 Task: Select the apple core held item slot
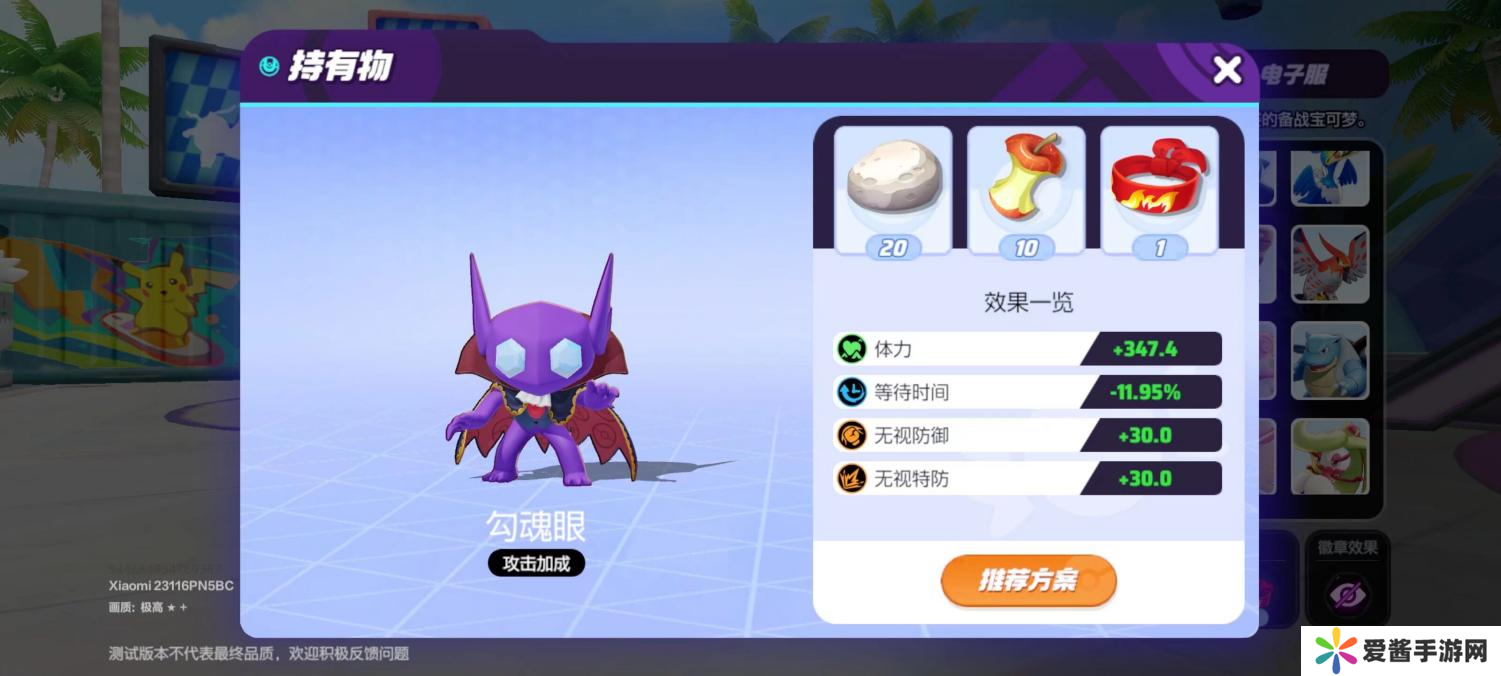[x=1026, y=190]
